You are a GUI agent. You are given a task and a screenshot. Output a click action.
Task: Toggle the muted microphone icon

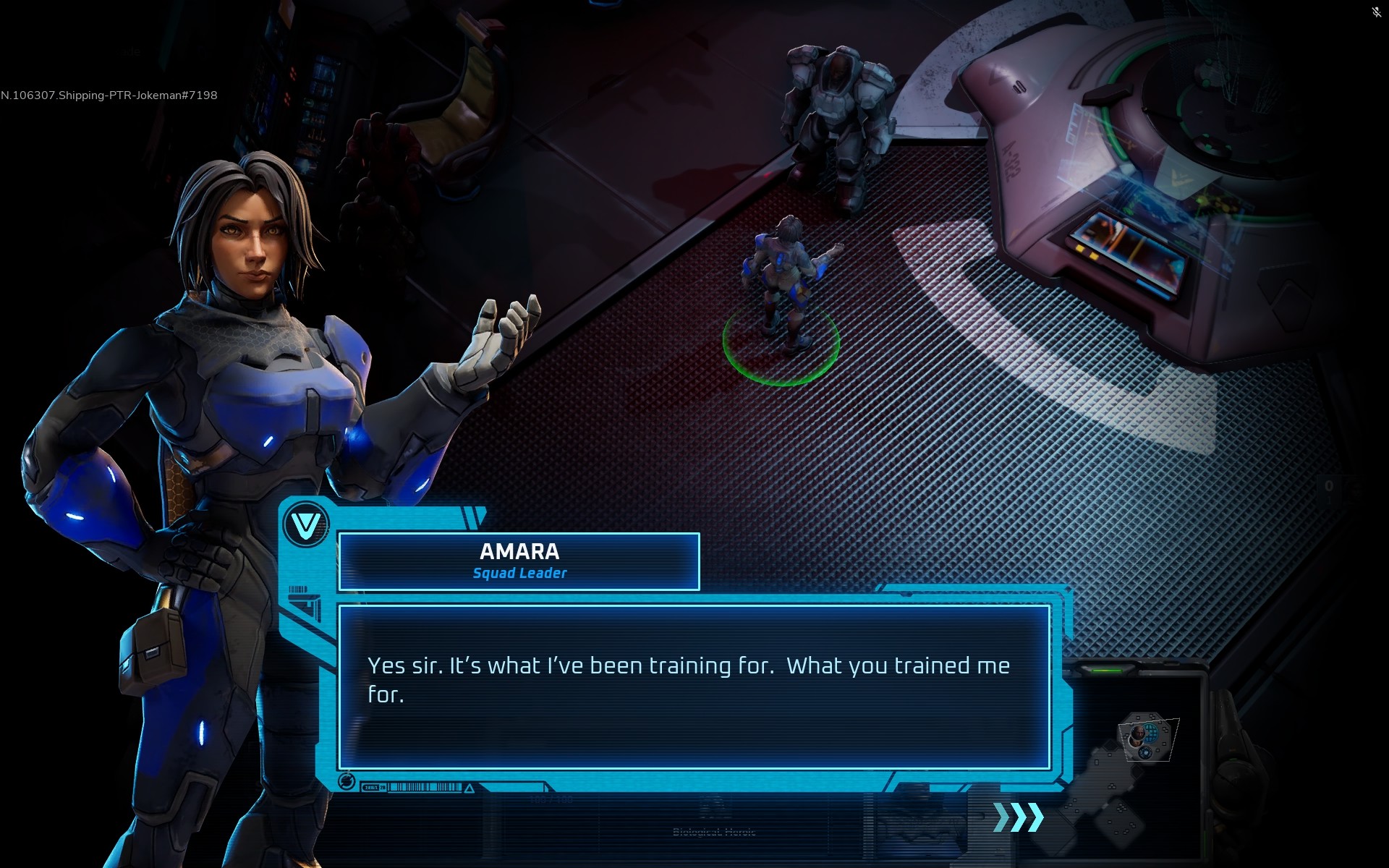pos(1376,12)
